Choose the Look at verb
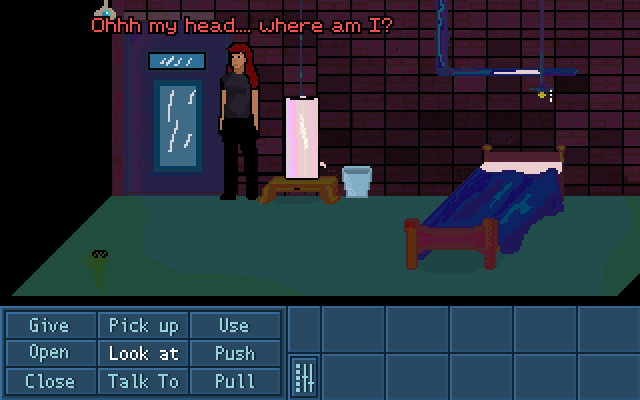 (143, 353)
